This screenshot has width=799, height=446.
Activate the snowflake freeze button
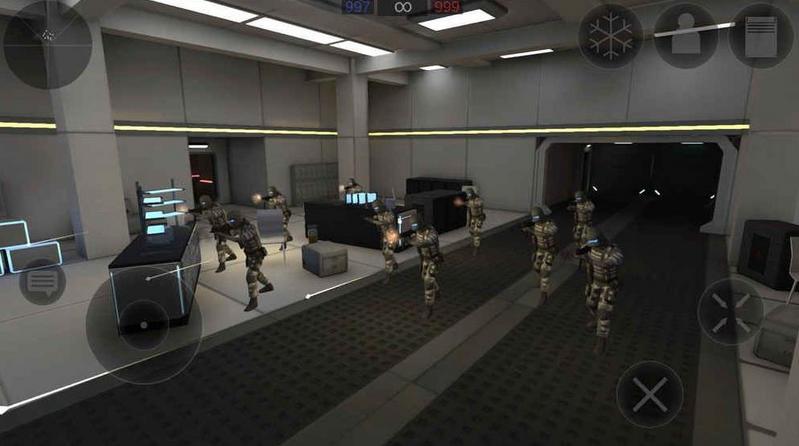(610, 37)
